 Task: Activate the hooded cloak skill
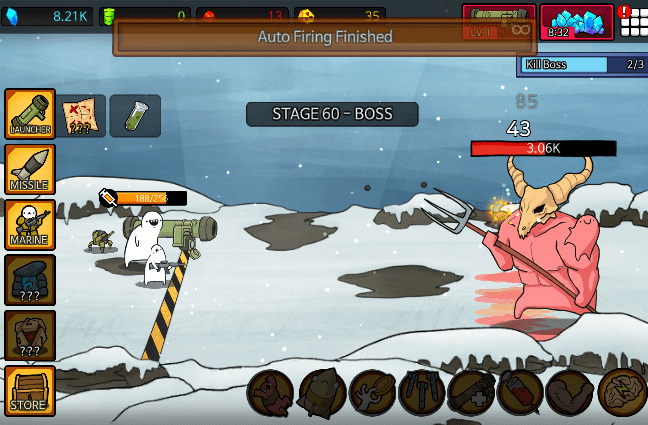point(321,393)
